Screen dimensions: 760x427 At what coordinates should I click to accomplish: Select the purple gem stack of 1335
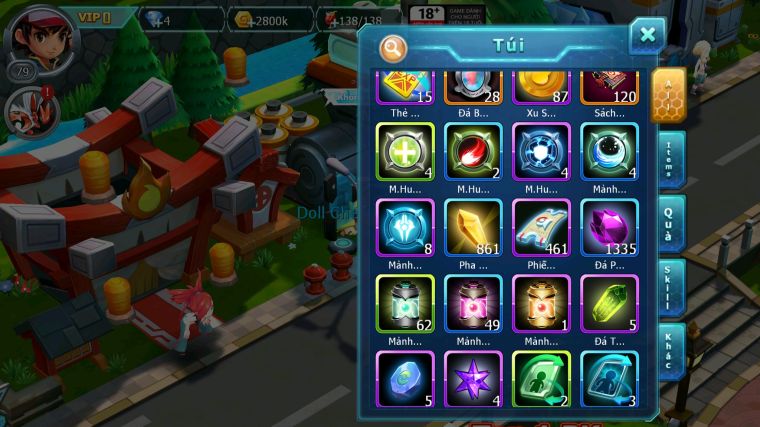click(609, 228)
